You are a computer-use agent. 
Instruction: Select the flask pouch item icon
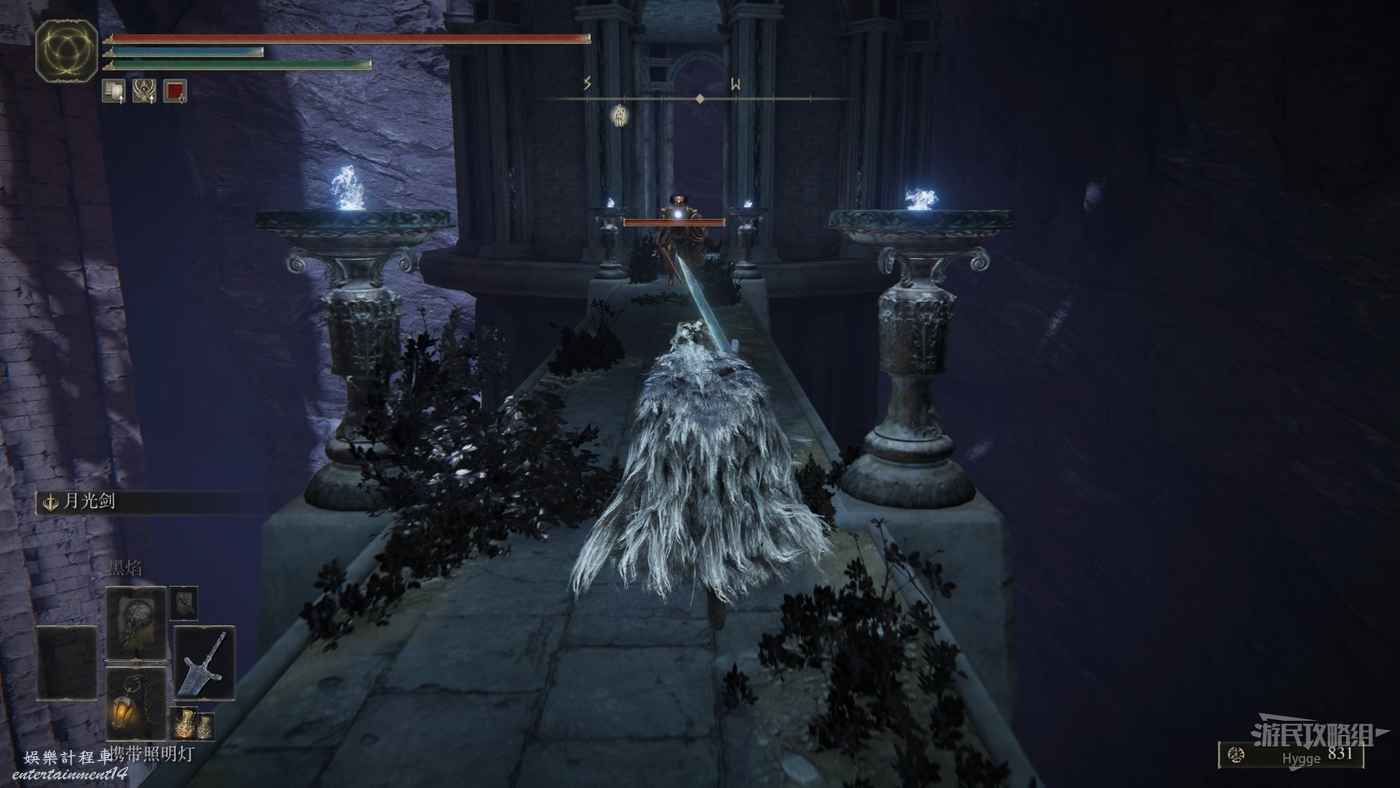coord(191,724)
